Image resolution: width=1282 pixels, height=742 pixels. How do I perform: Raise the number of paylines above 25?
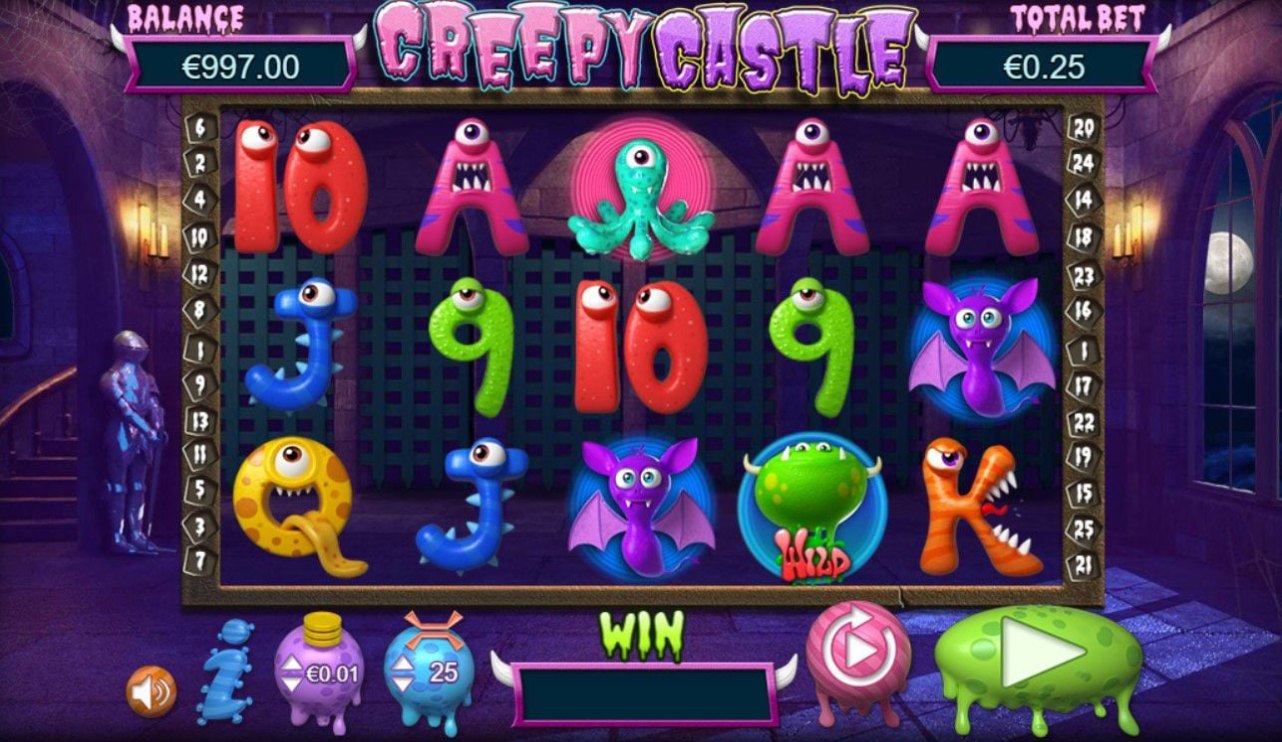402,661
